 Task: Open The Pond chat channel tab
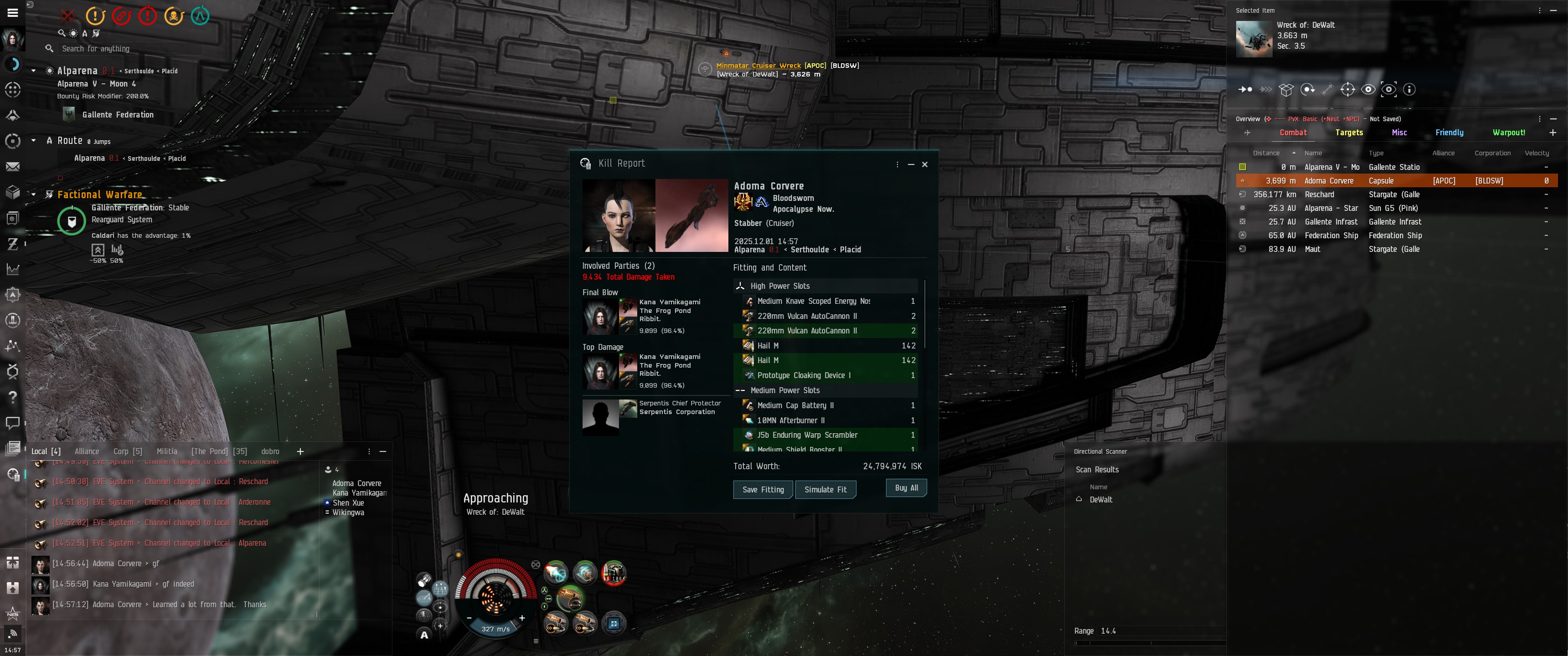point(219,451)
